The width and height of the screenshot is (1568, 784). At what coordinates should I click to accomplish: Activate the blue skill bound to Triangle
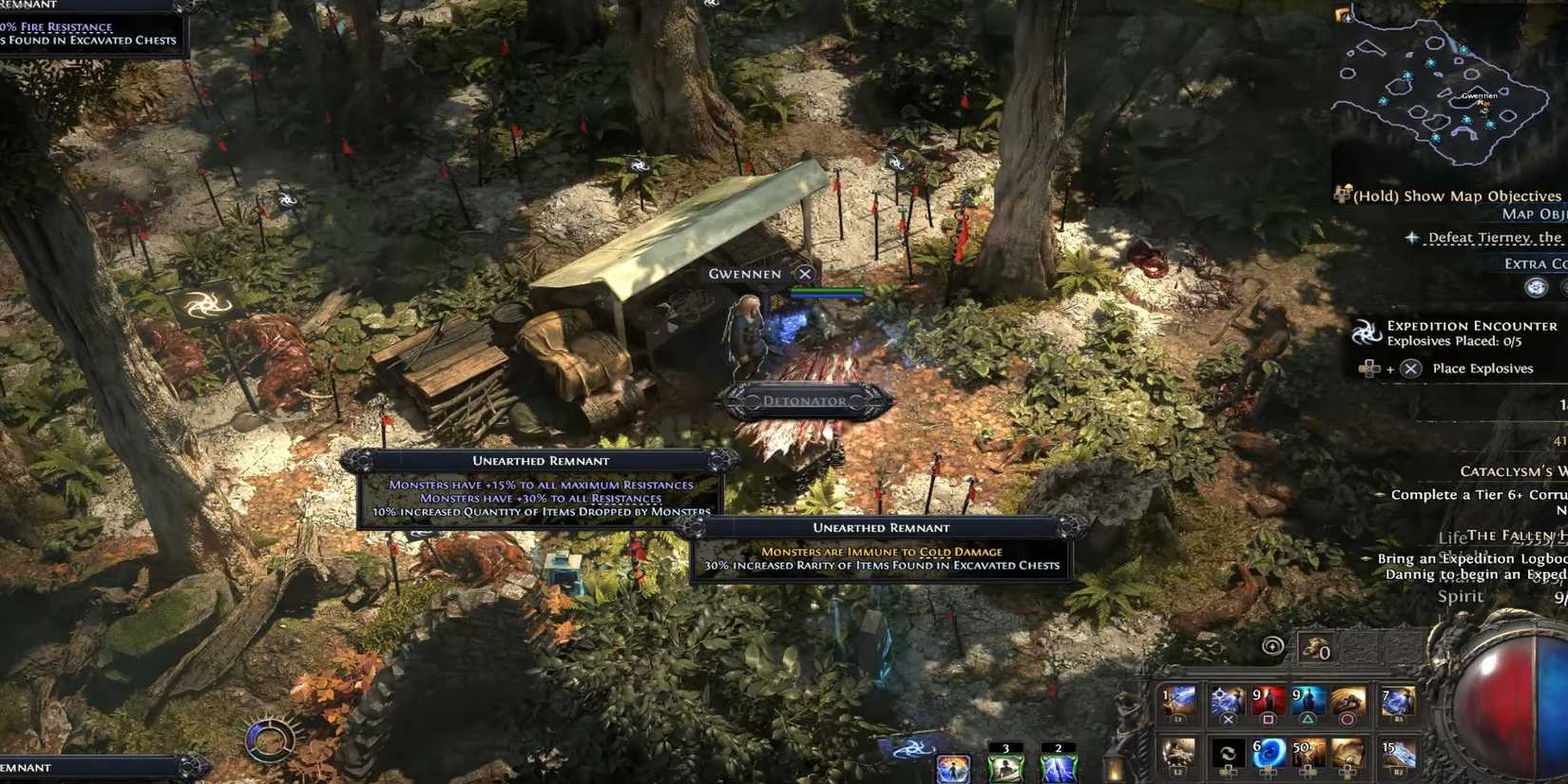(x=1308, y=698)
